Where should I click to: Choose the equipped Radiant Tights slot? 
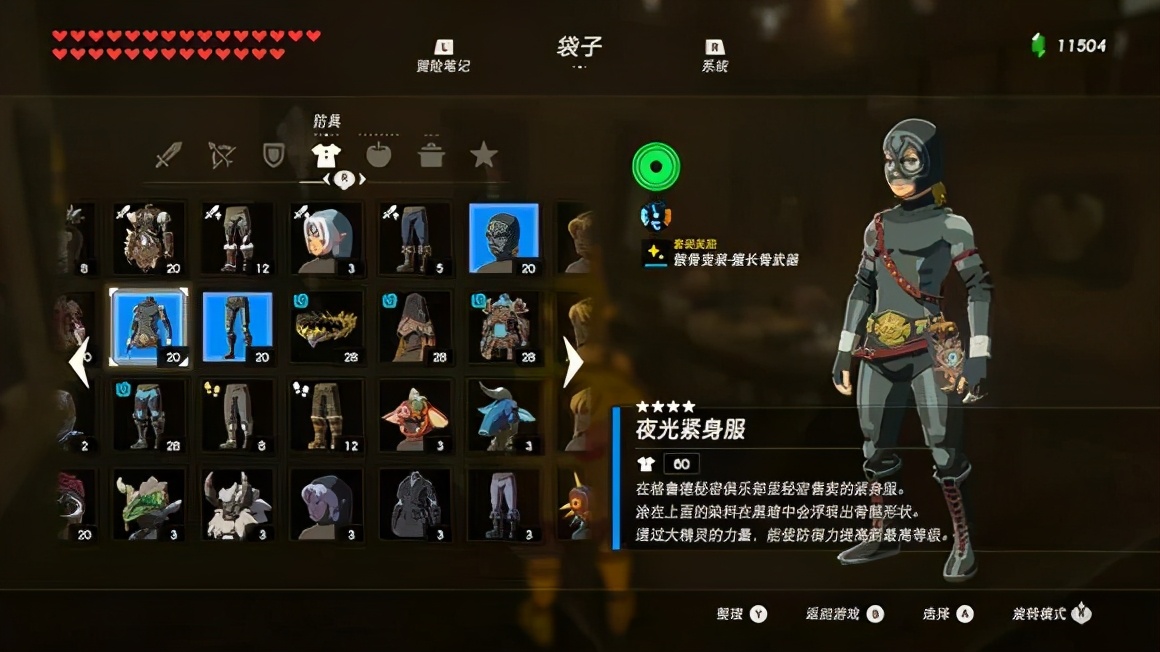tap(237, 327)
